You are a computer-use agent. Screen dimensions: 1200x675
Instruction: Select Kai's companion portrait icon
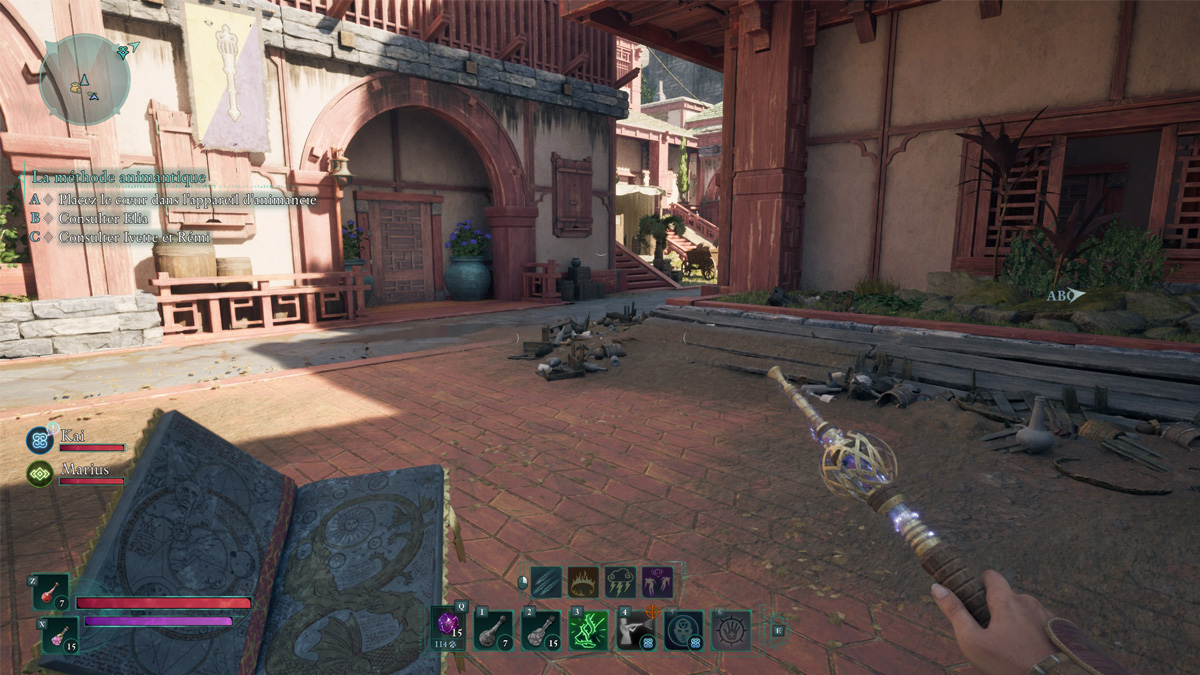point(40,440)
